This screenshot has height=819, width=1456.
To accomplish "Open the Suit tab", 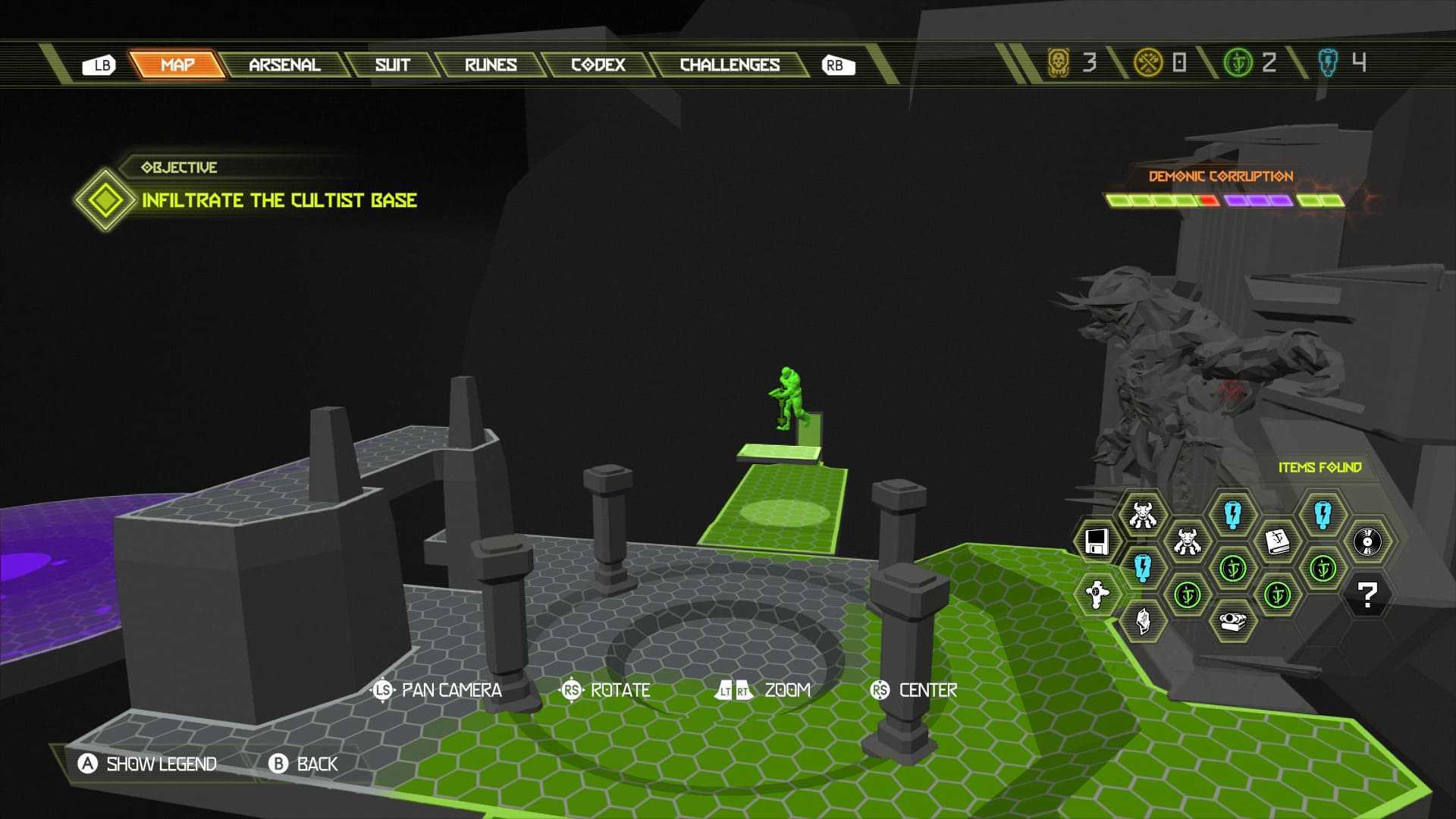I will click(x=392, y=65).
